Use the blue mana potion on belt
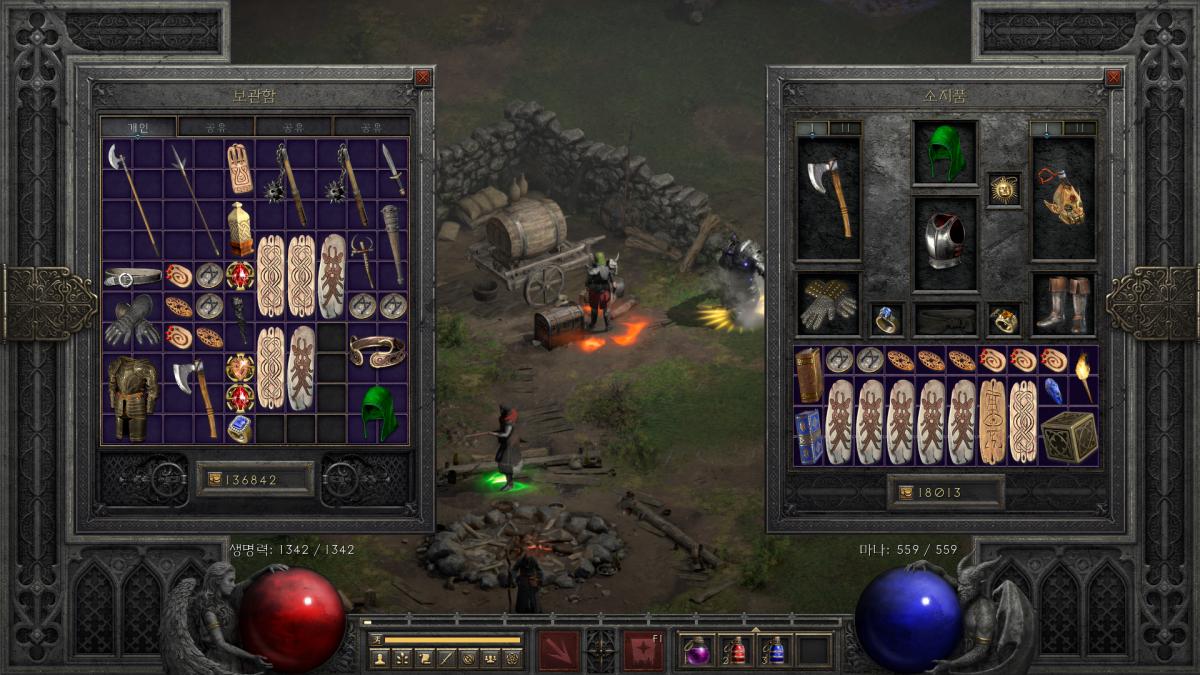The height and width of the screenshot is (675, 1200). click(775, 651)
